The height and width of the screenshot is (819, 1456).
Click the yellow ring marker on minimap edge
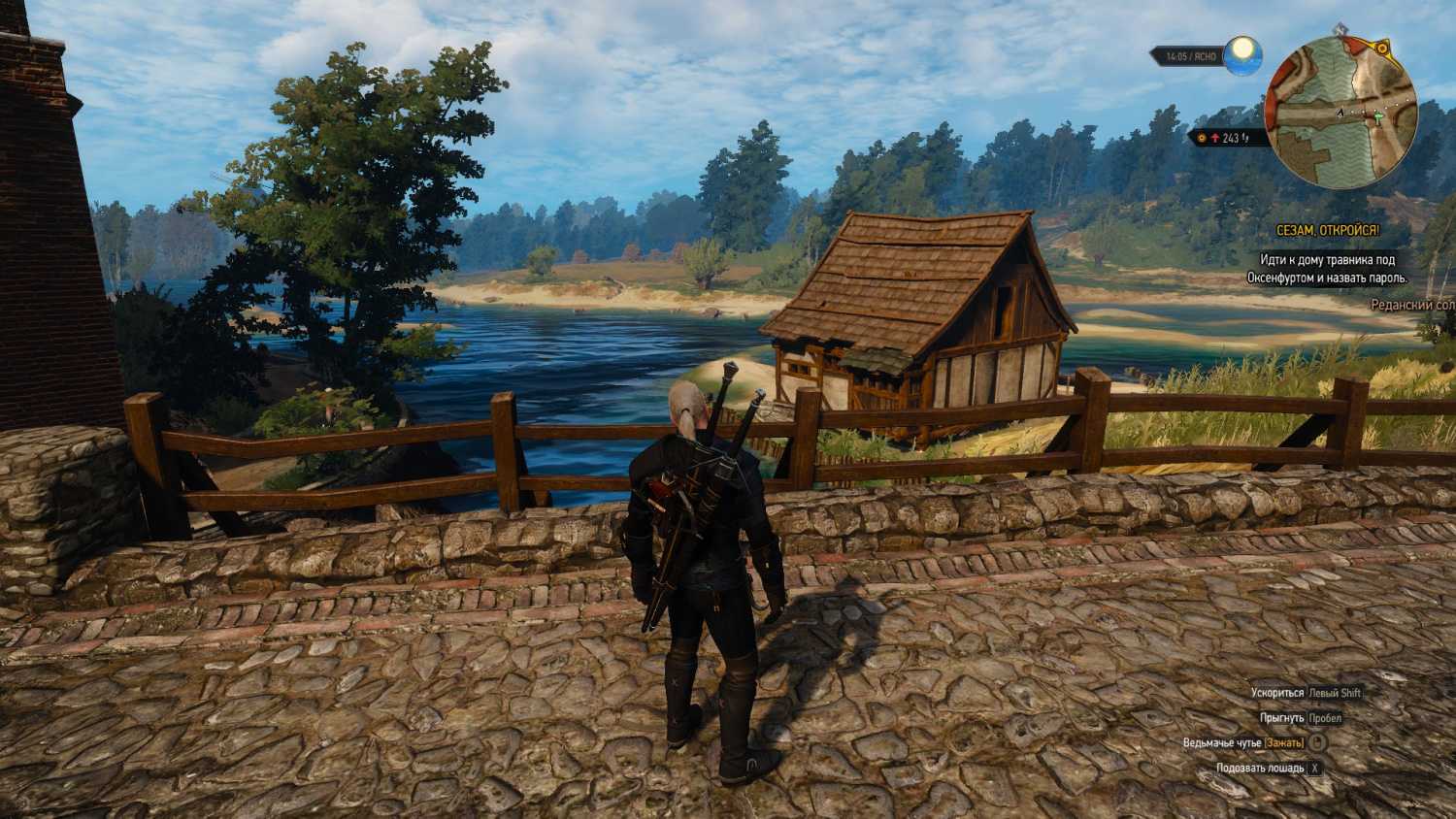point(1382,48)
